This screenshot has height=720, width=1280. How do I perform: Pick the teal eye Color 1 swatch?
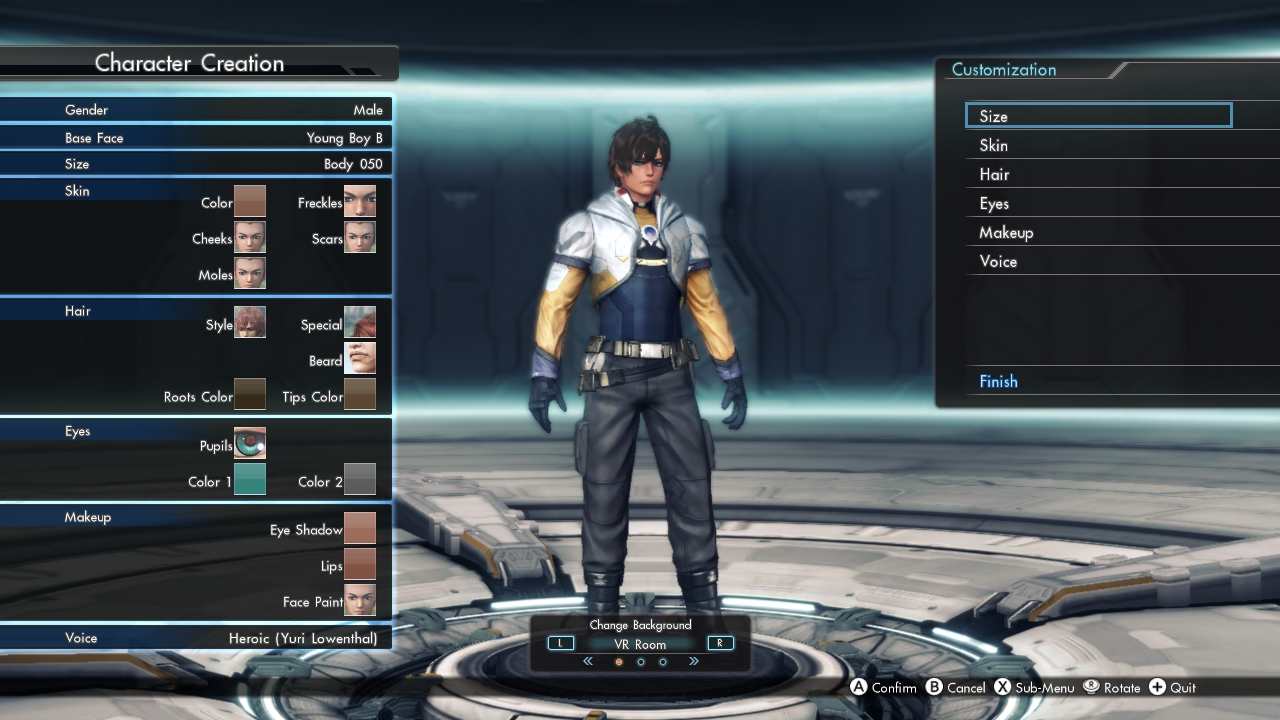[250, 480]
